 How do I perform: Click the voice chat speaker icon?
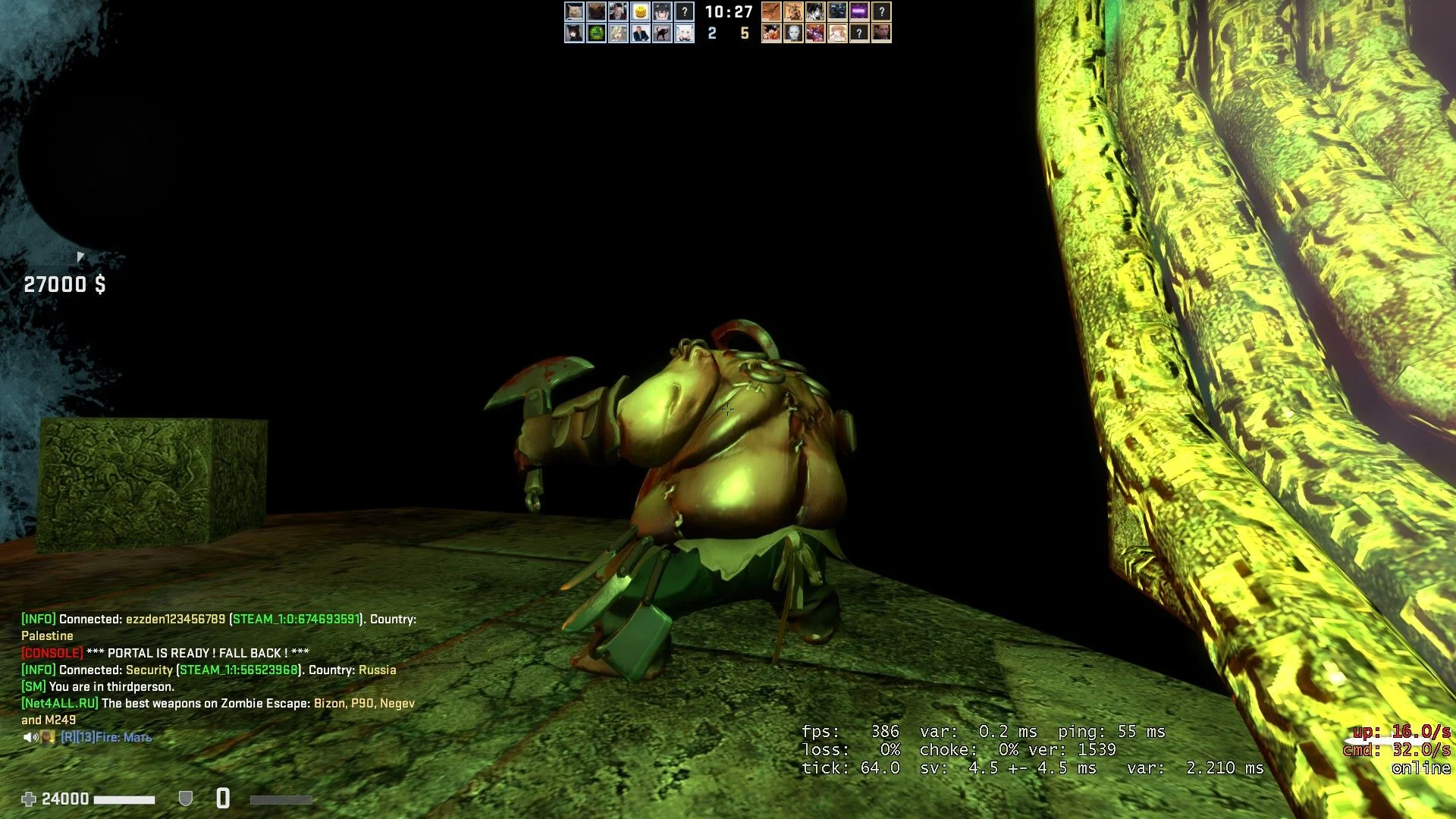(x=30, y=737)
